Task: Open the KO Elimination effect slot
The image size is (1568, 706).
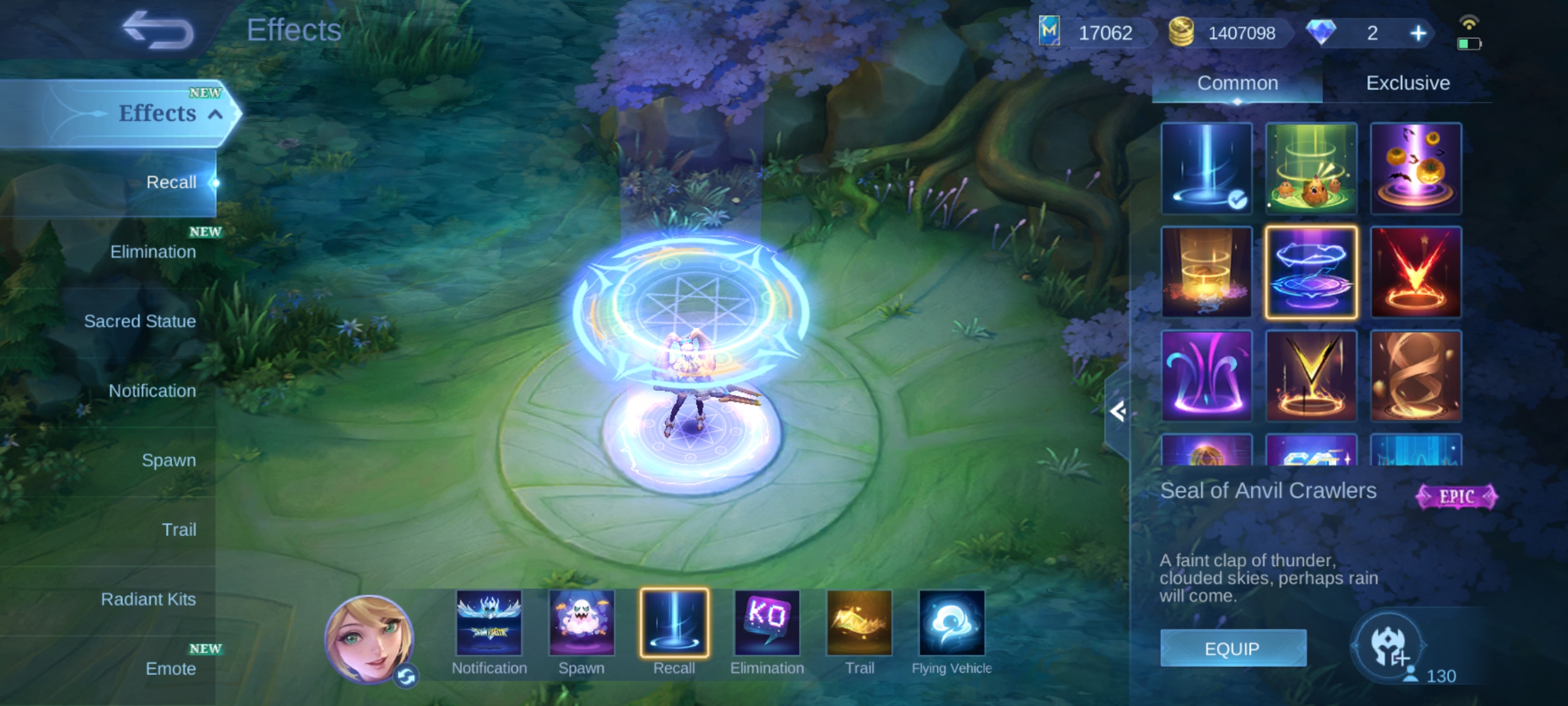Action: [767, 623]
